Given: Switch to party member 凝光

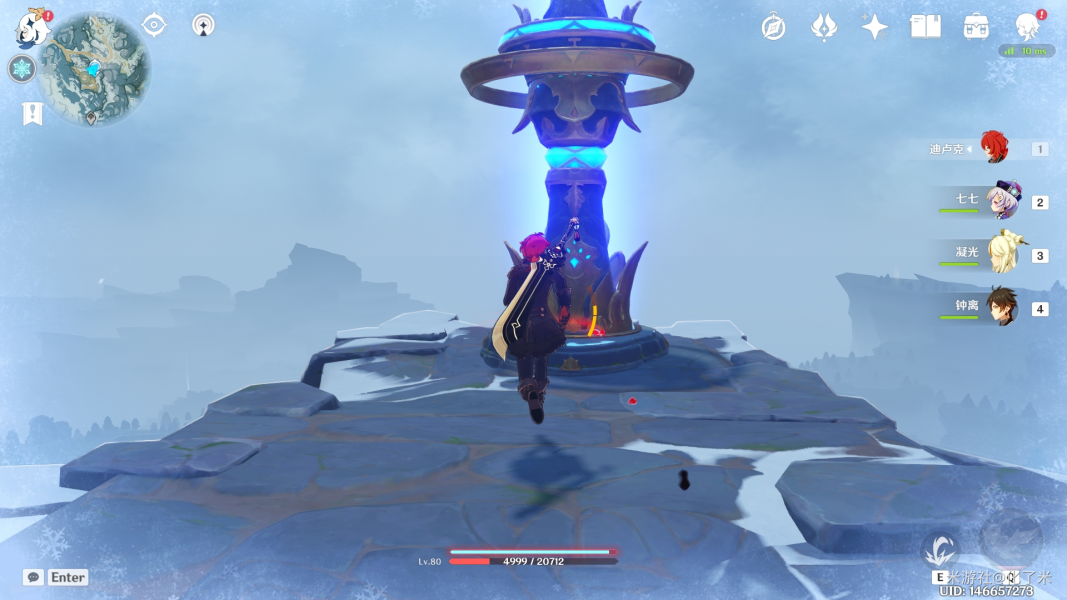Looking at the screenshot, I should (1002, 255).
